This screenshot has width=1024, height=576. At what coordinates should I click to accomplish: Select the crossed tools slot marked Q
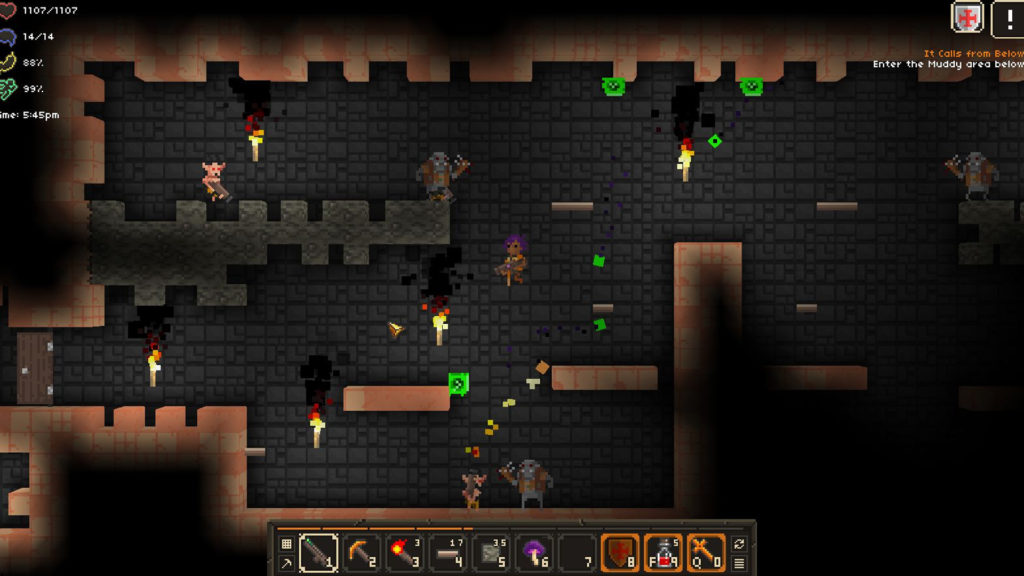tap(706, 552)
